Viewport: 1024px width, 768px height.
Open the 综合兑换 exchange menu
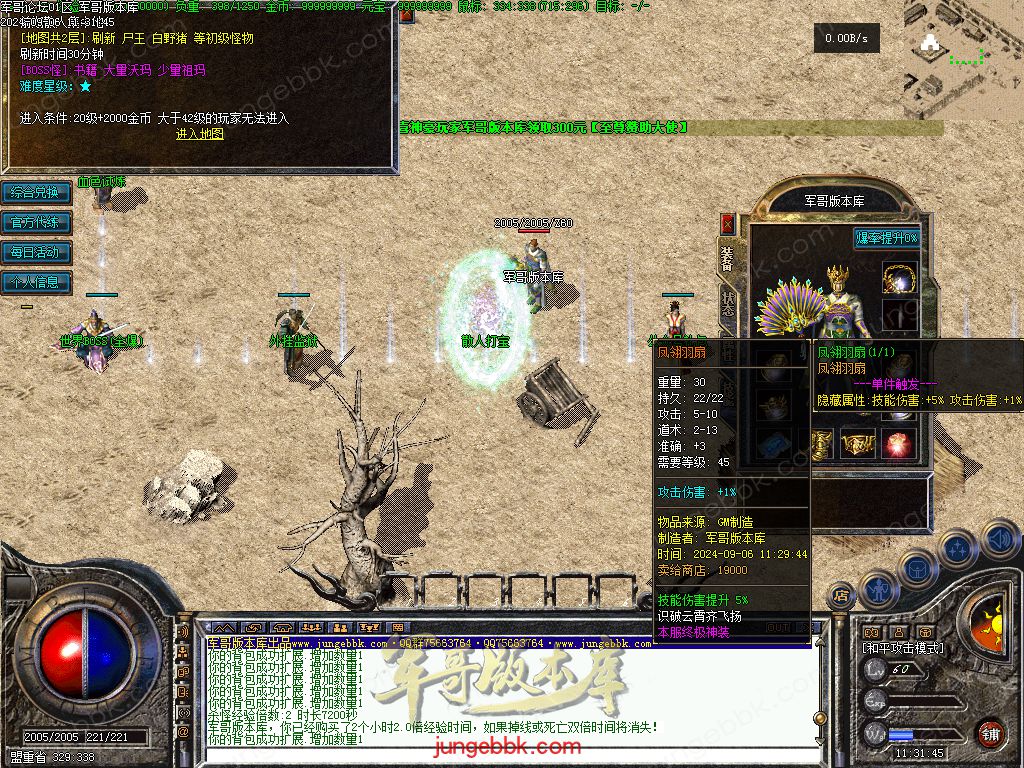click(x=36, y=192)
